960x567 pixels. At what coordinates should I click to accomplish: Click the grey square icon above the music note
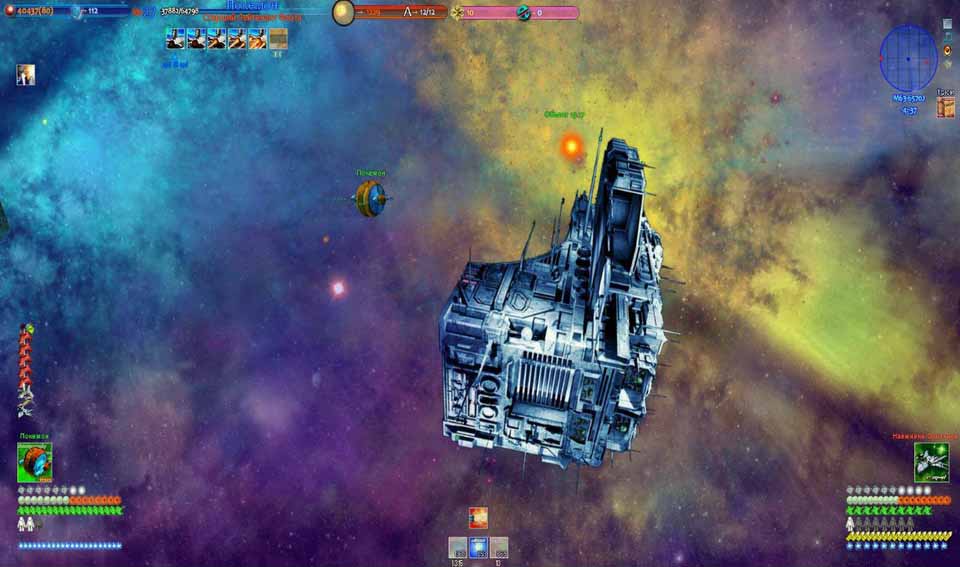(x=947, y=23)
